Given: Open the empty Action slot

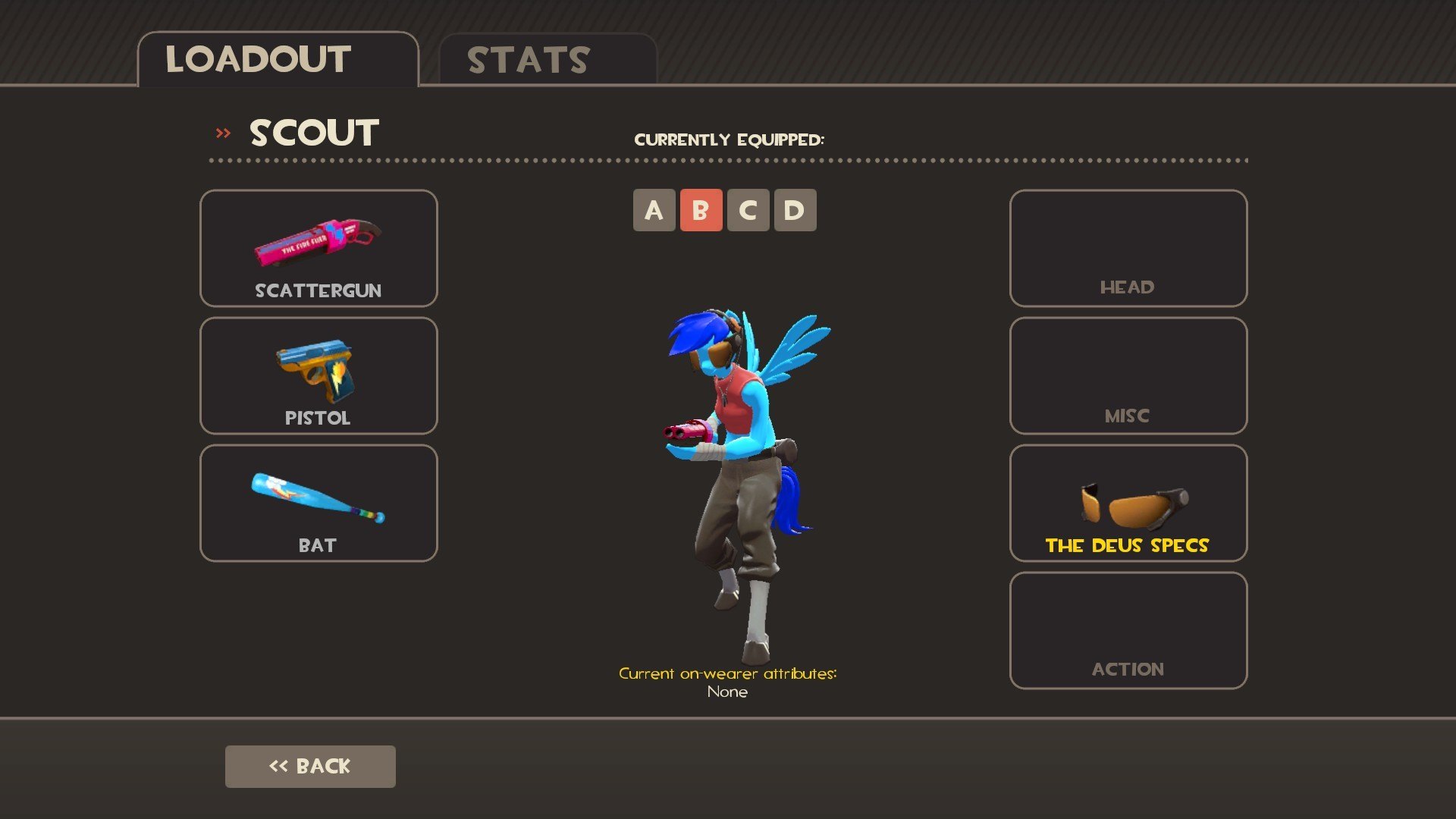Looking at the screenshot, I should tap(1128, 630).
